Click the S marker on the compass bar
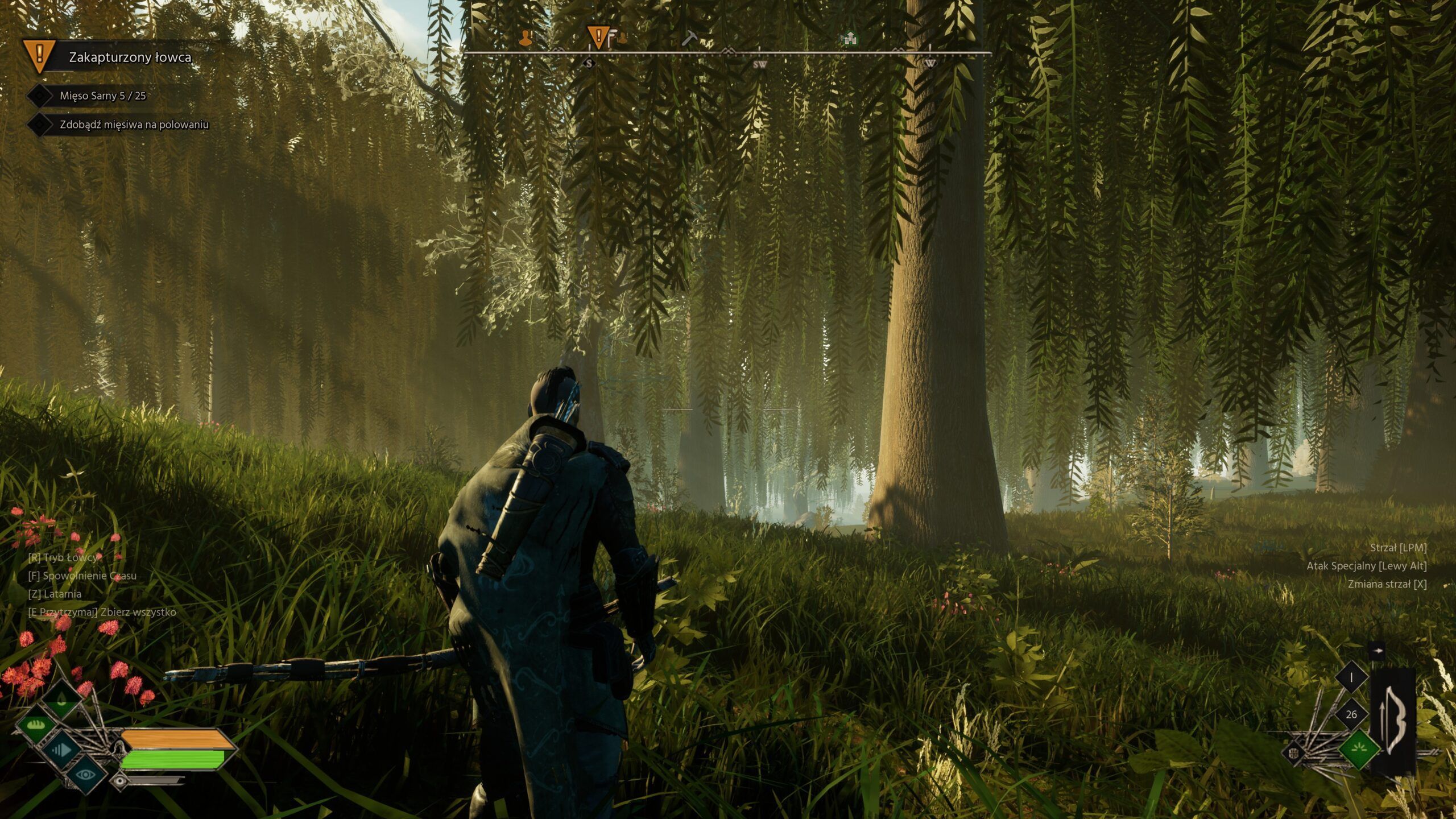Viewport: 1456px width, 819px height. (x=589, y=63)
